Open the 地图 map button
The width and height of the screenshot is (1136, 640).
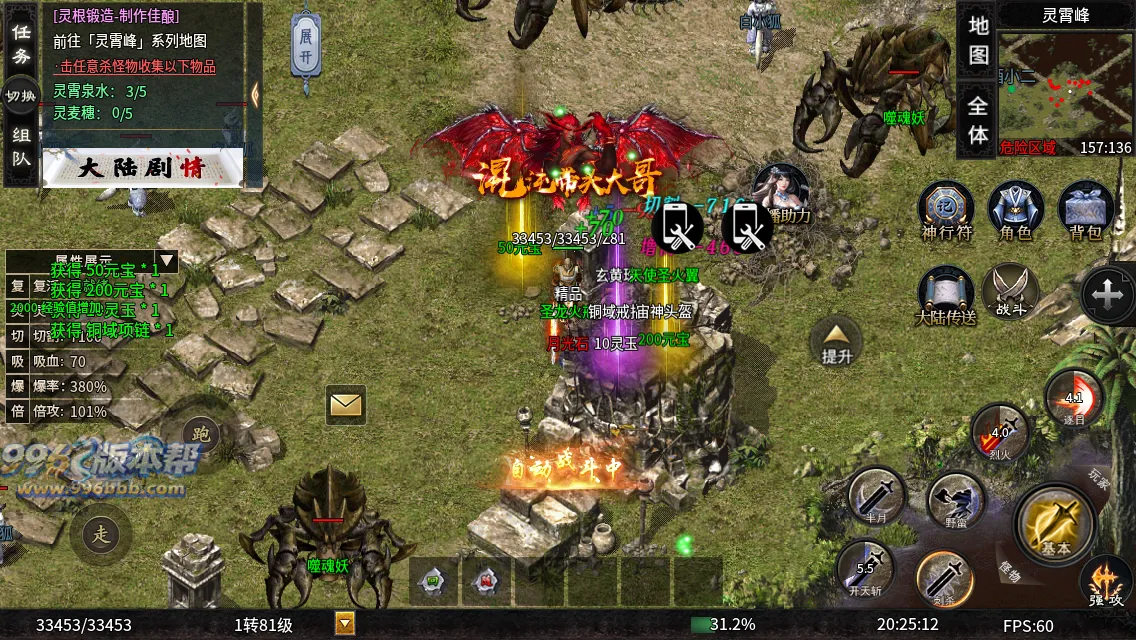coord(978,40)
